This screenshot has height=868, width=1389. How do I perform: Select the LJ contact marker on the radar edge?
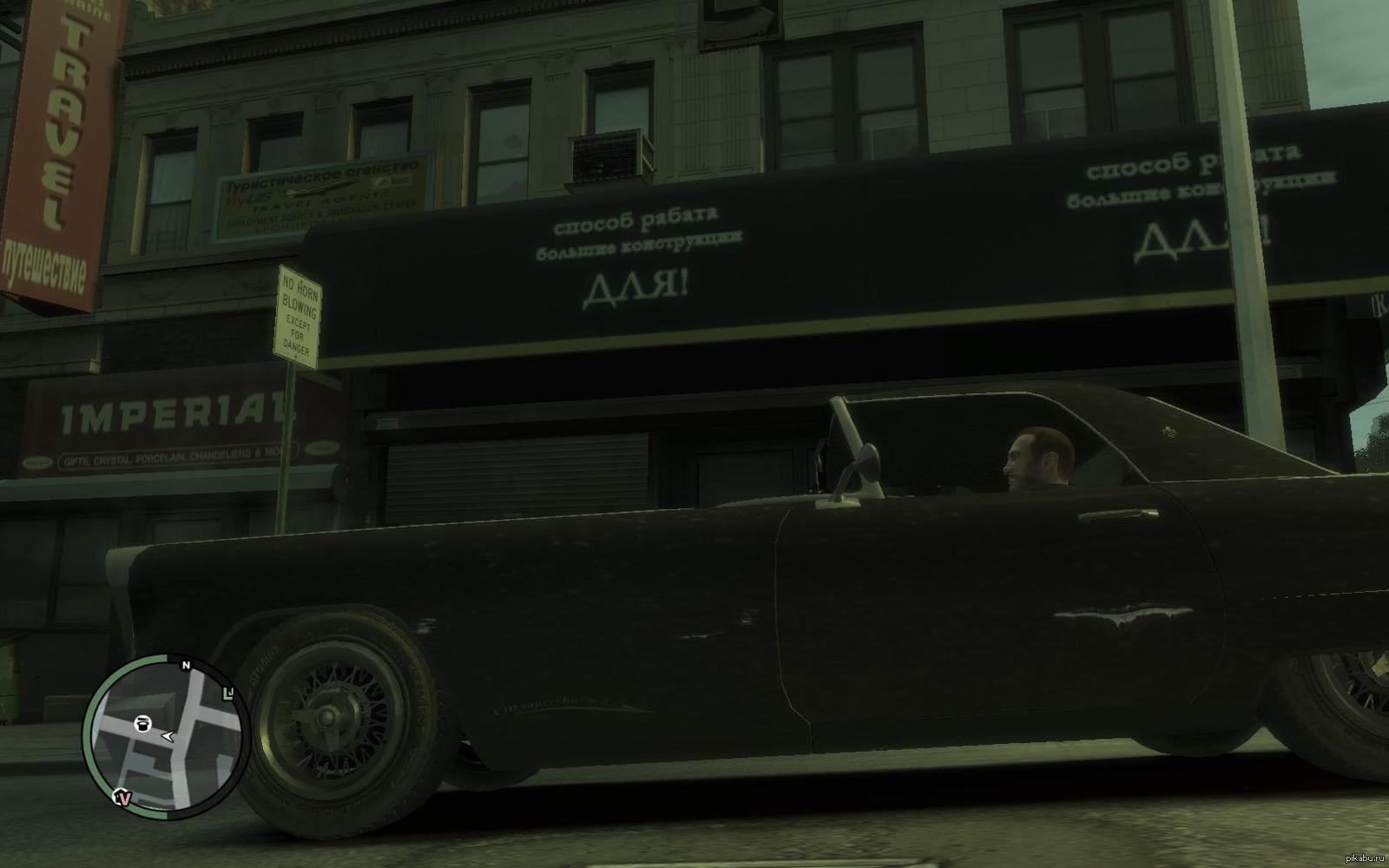click(229, 693)
